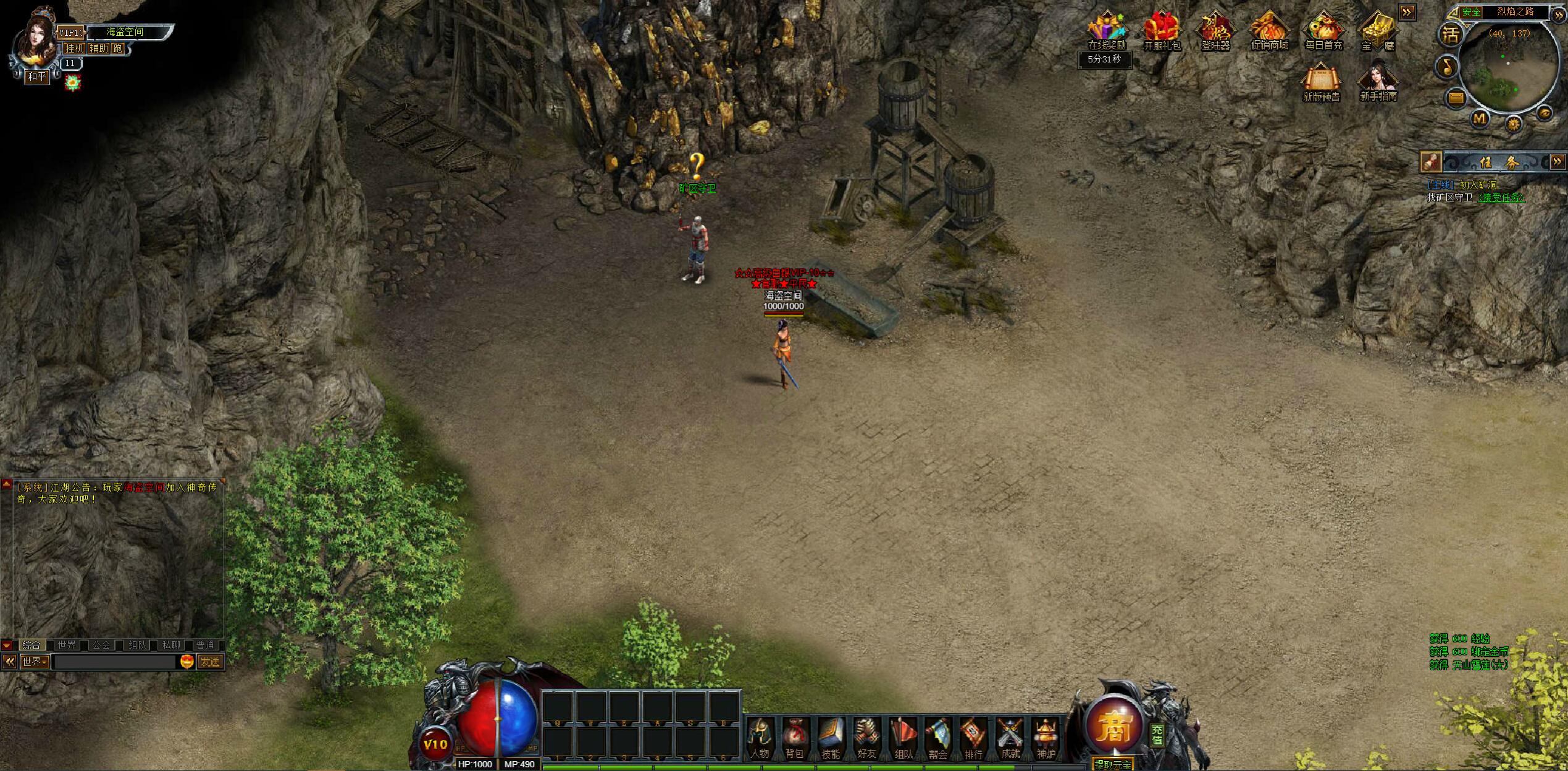Open the 技能 skills book
Viewport: 1568px width, 771px height.
[831, 739]
